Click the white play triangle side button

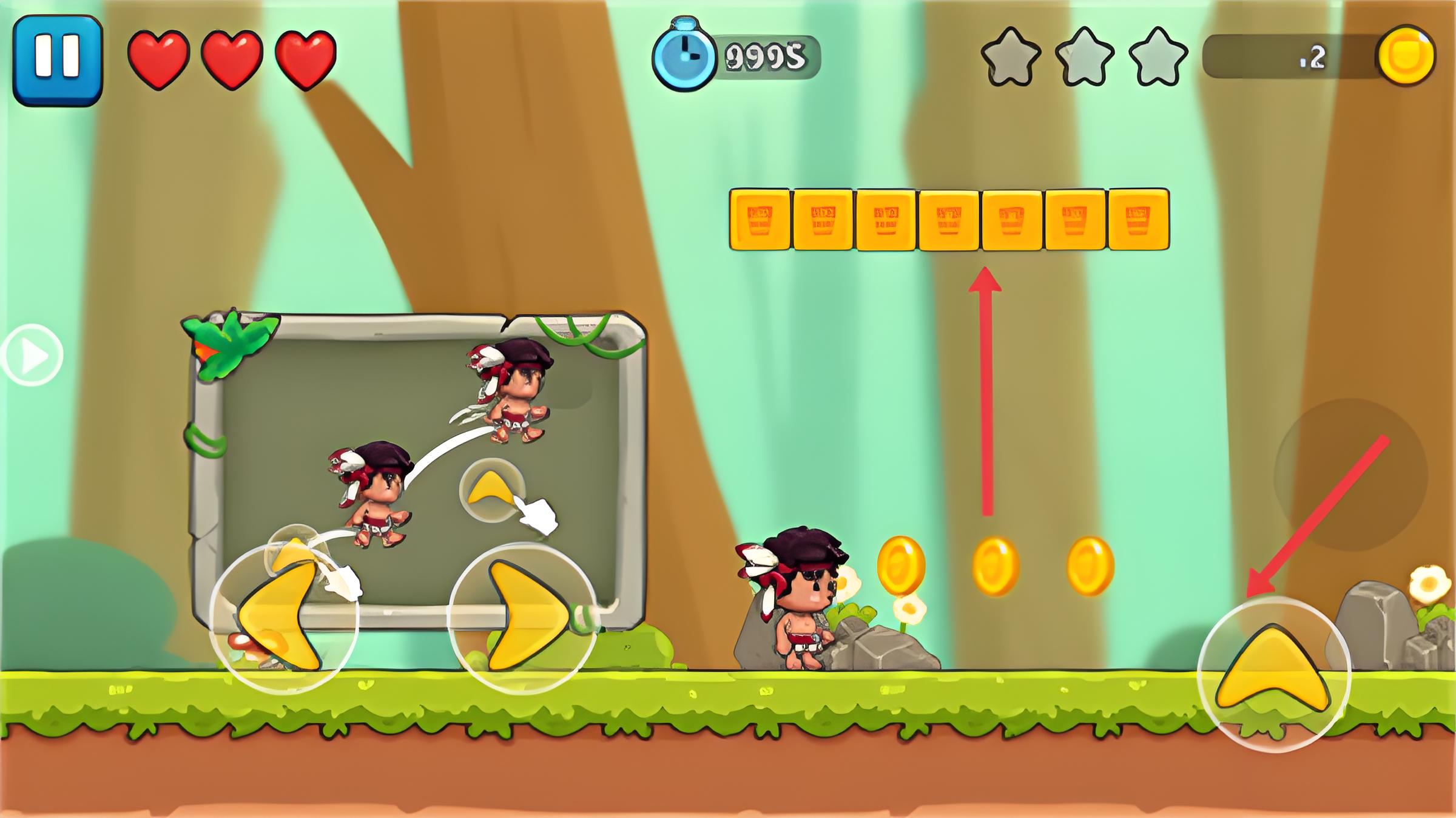[32, 355]
